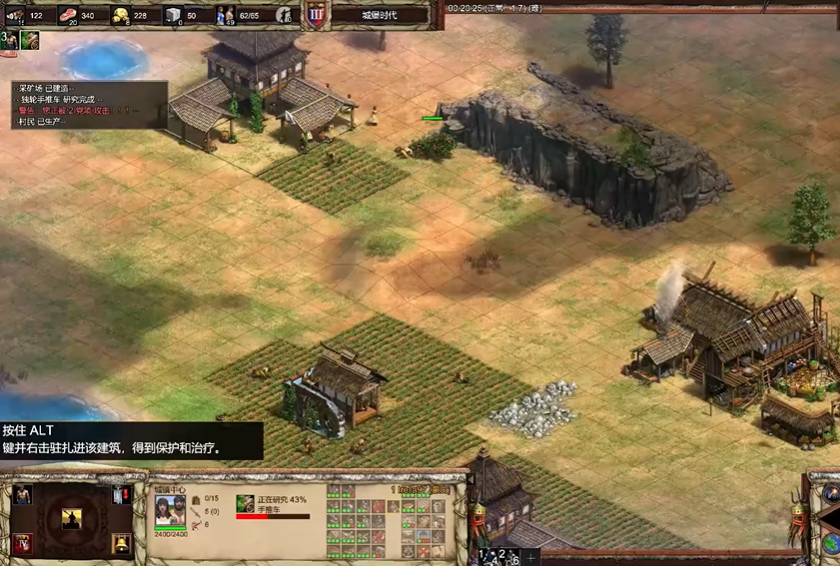Select the town bell button

(x=121, y=544)
